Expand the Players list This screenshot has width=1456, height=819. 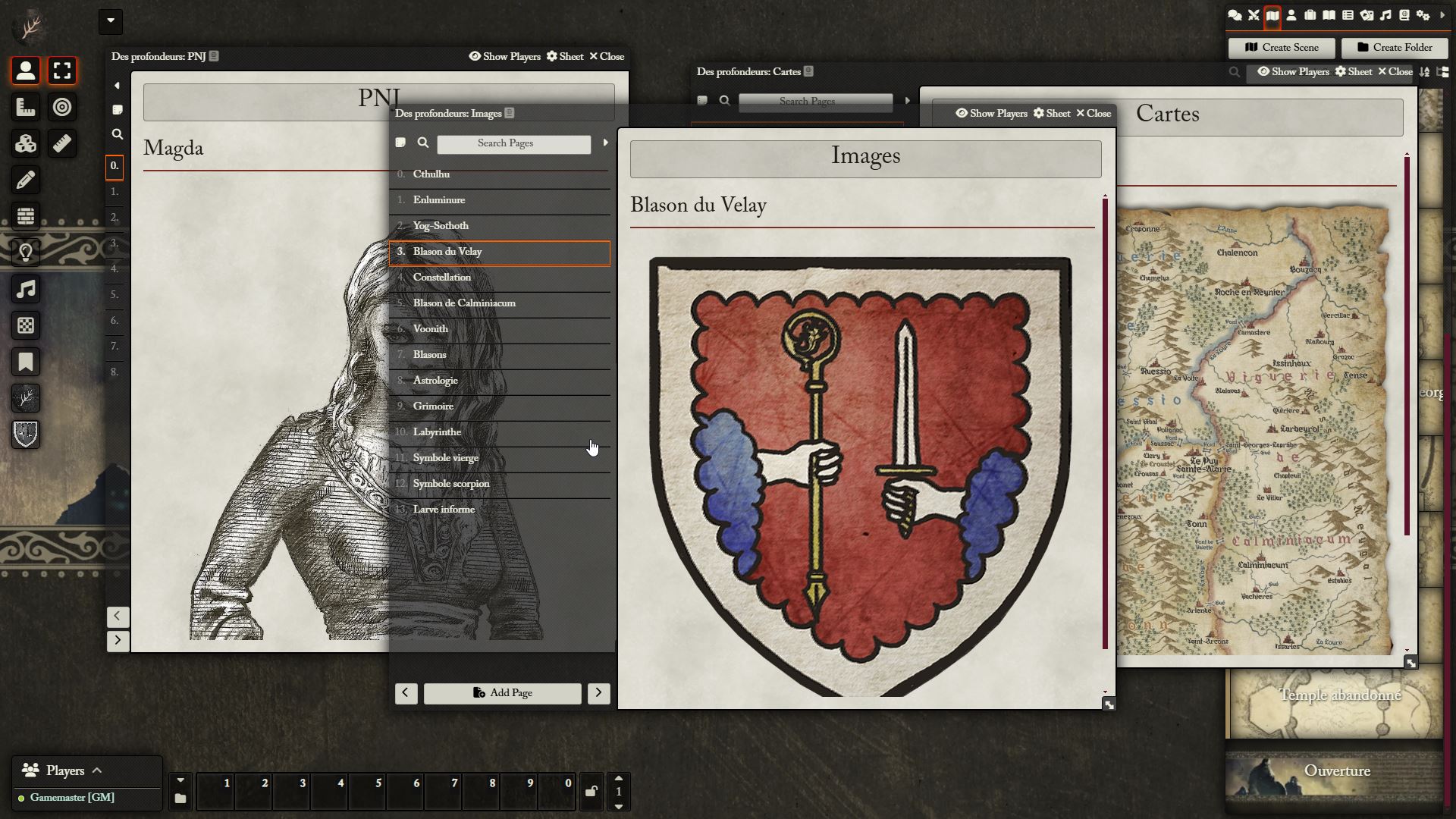(96, 770)
